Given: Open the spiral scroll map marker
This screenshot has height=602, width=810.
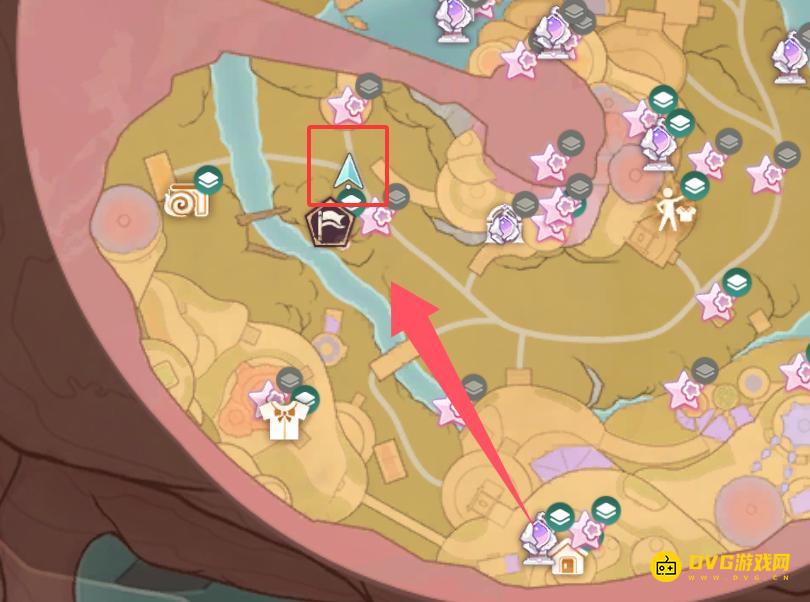Looking at the screenshot, I should point(186,200).
